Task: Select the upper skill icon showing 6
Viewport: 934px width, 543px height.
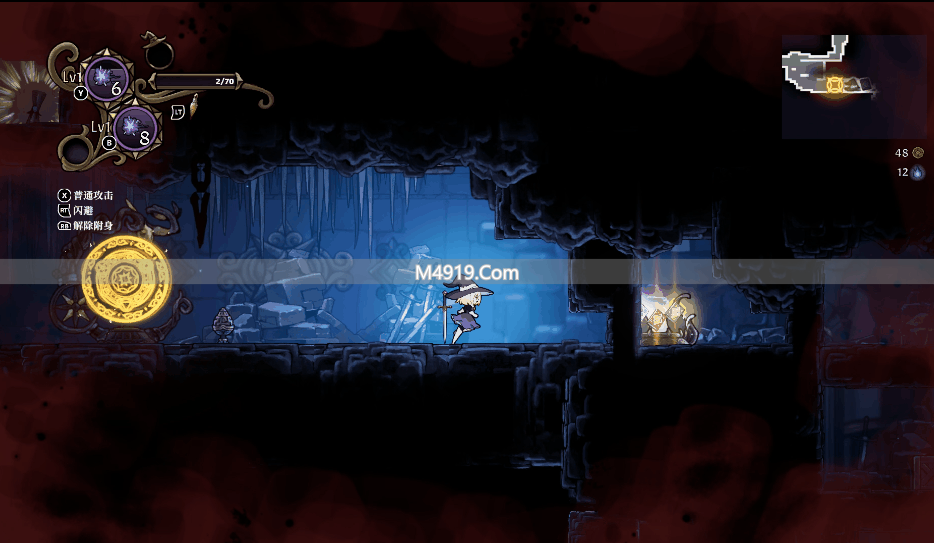Action: (107, 78)
